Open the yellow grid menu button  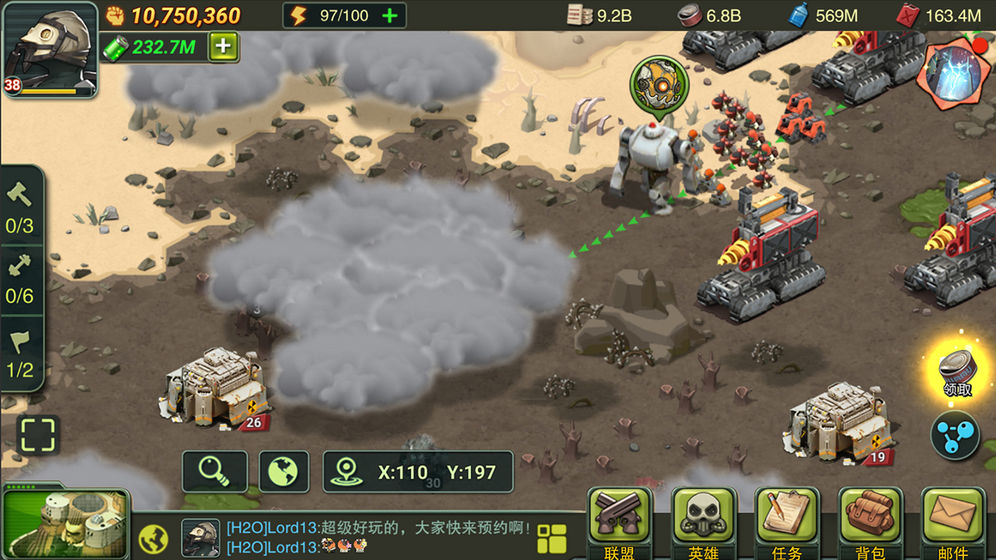pyautogui.click(x=551, y=538)
